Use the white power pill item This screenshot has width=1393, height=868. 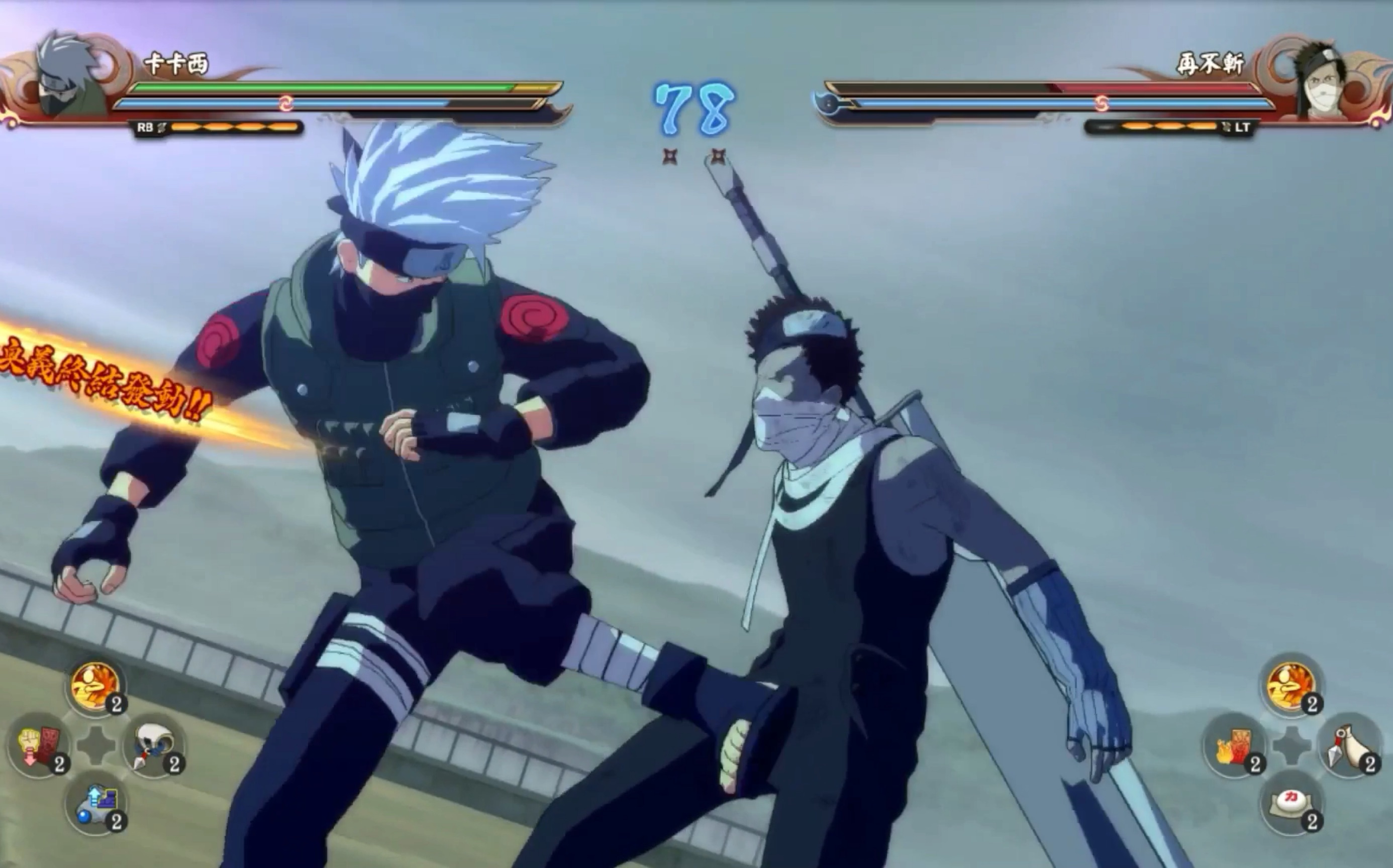[1292, 803]
